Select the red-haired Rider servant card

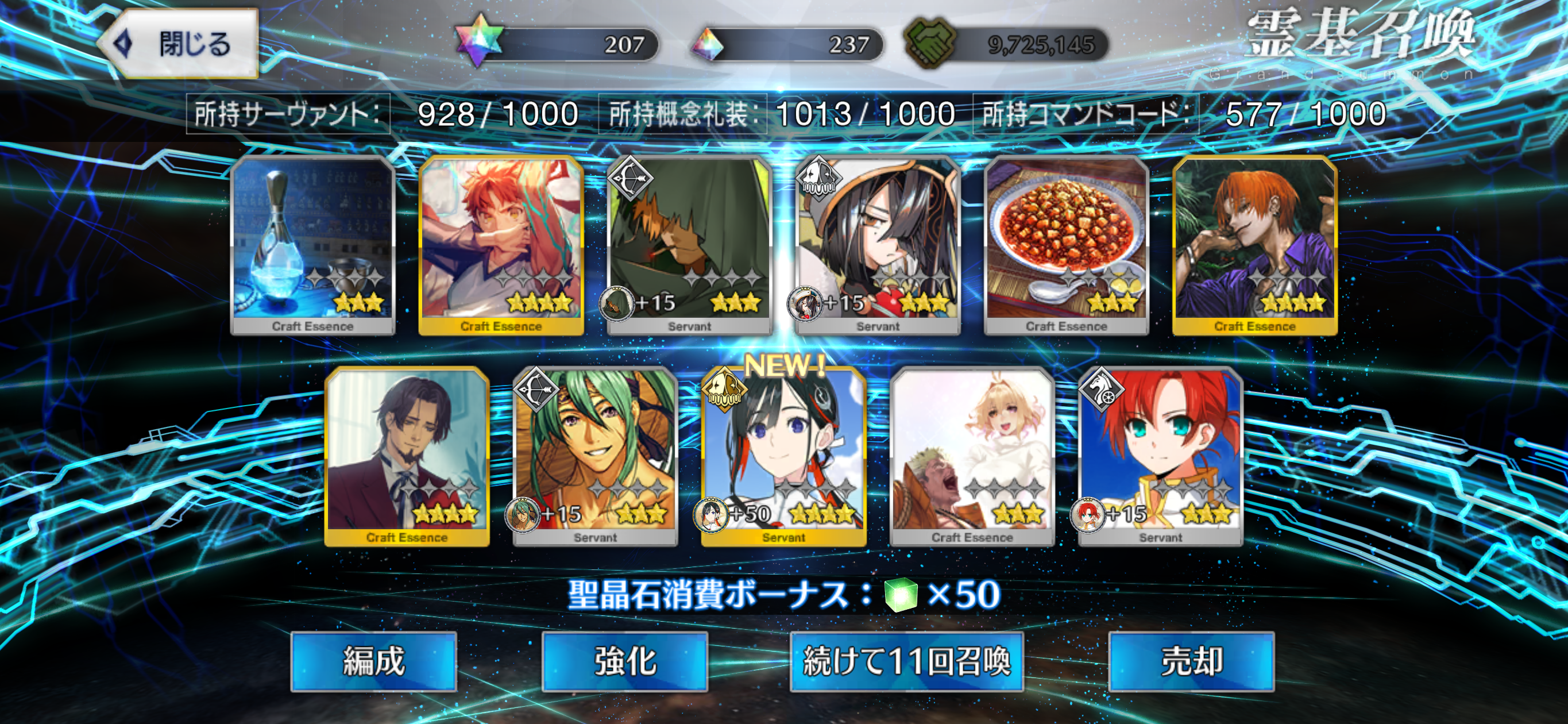click(1161, 456)
